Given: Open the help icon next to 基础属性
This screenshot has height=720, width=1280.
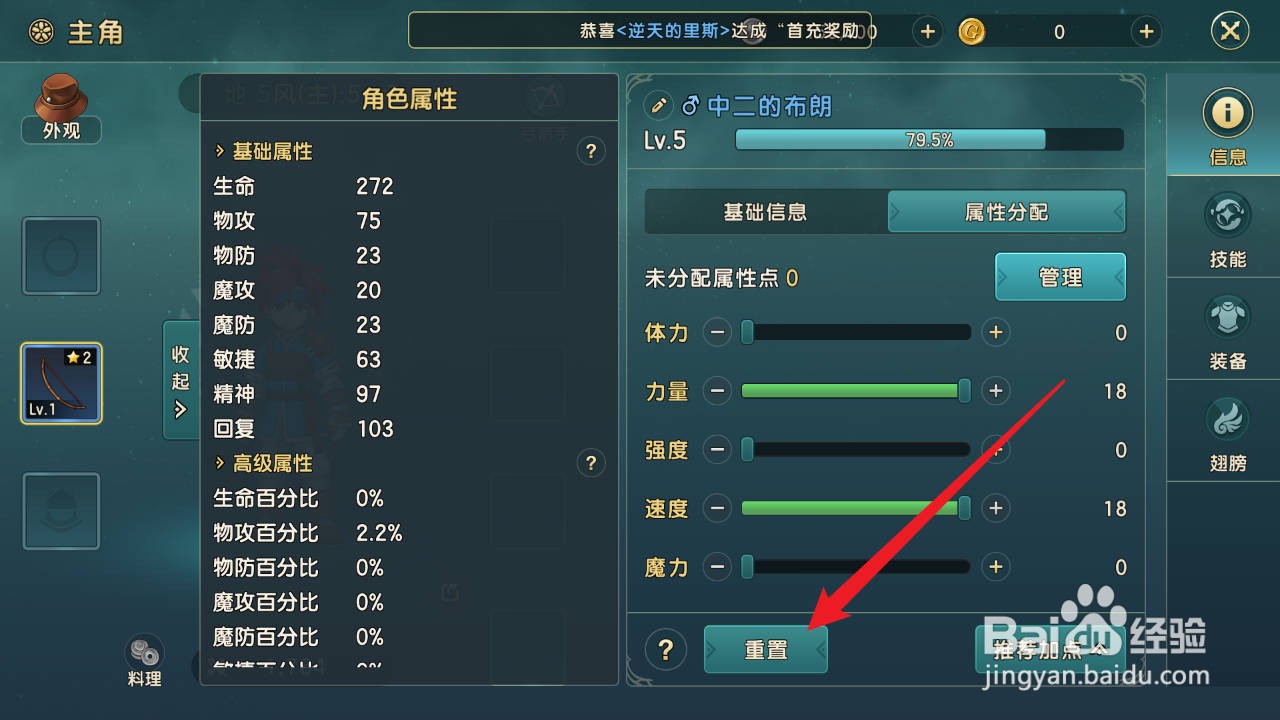Looking at the screenshot, I should [591, 151].
